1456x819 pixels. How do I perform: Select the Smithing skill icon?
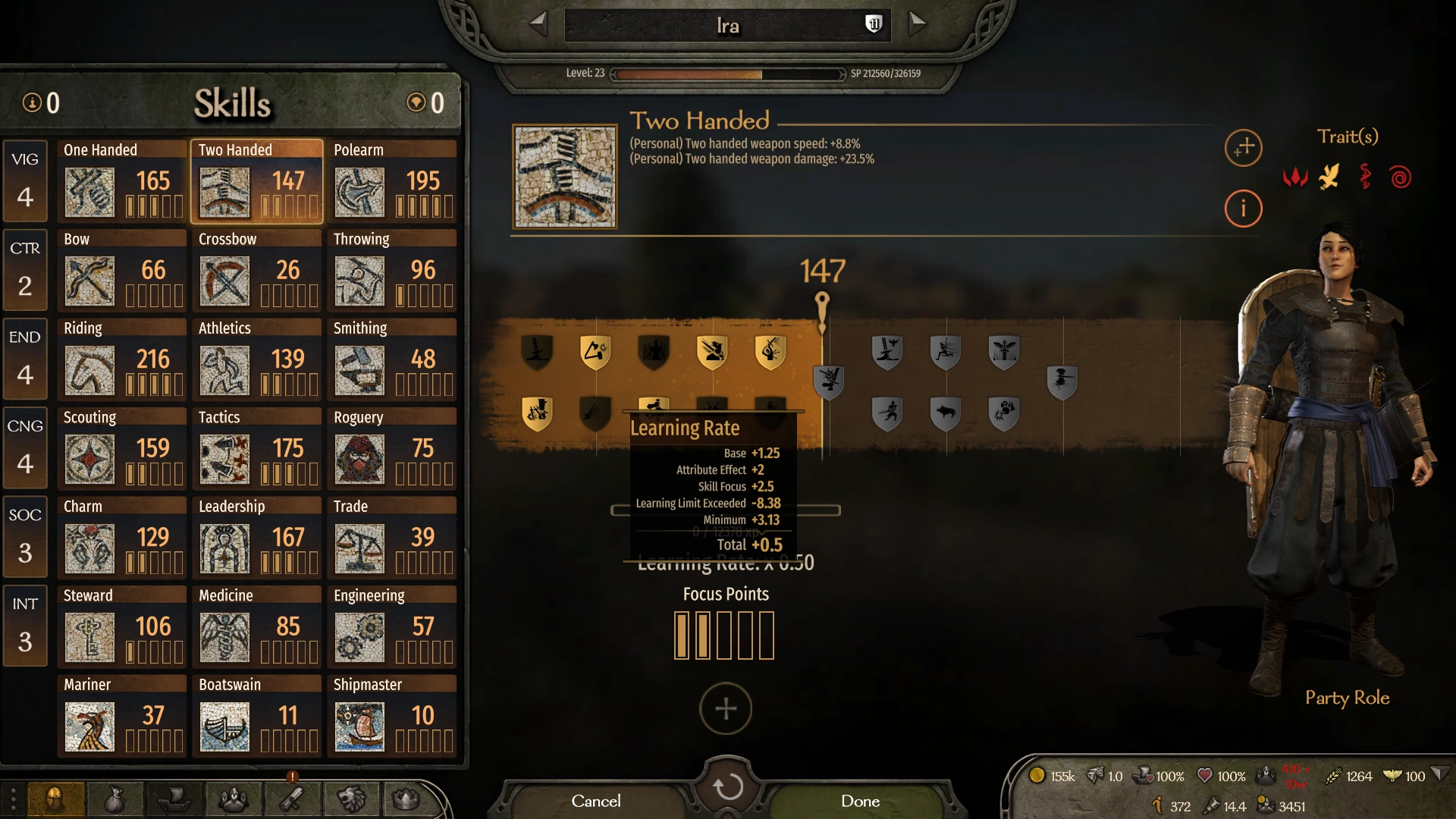pyautogui.click(x=359, y=371)
